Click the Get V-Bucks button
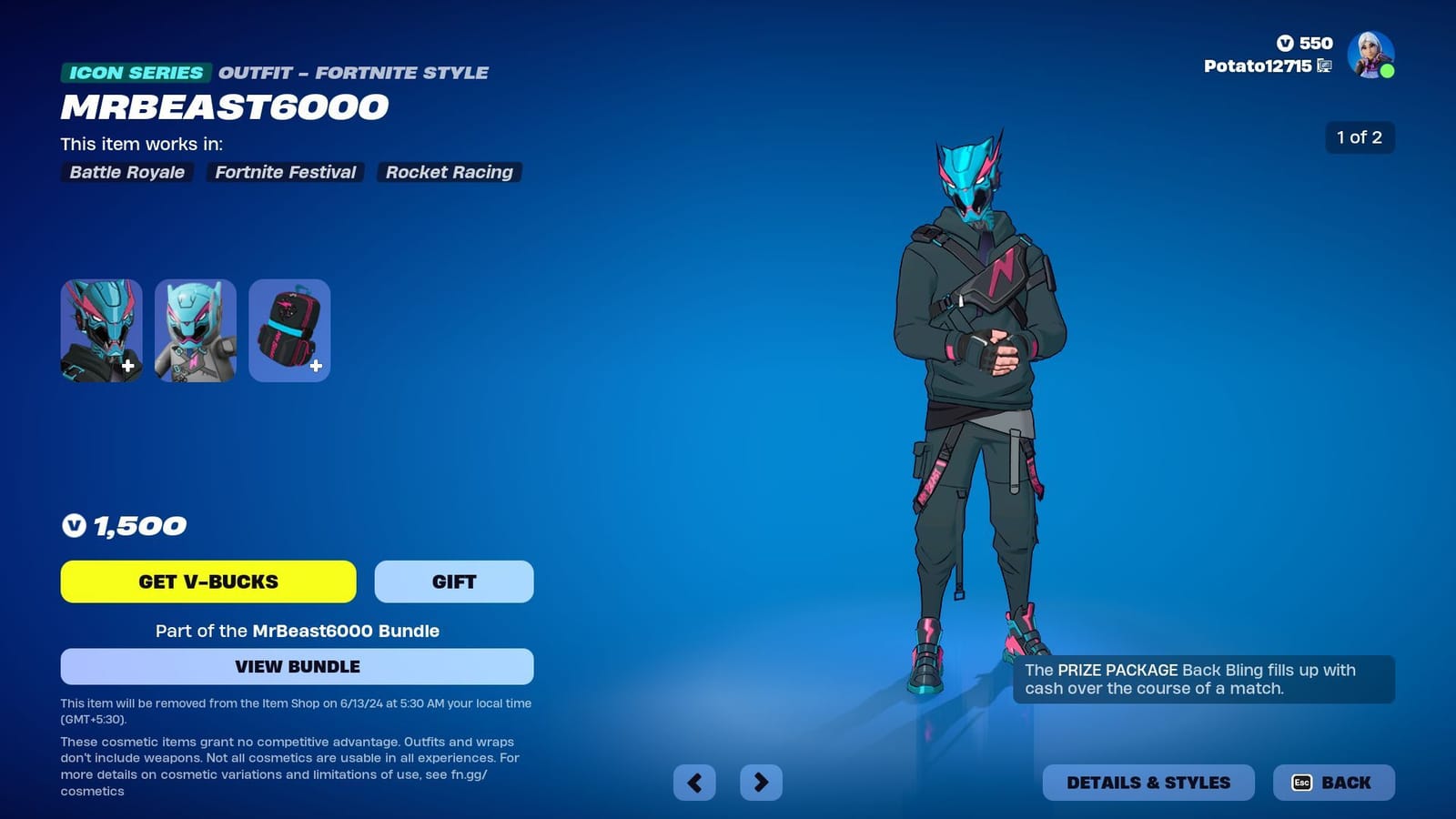This screenshot has height=819, width=1456. [x=207, y=581]
